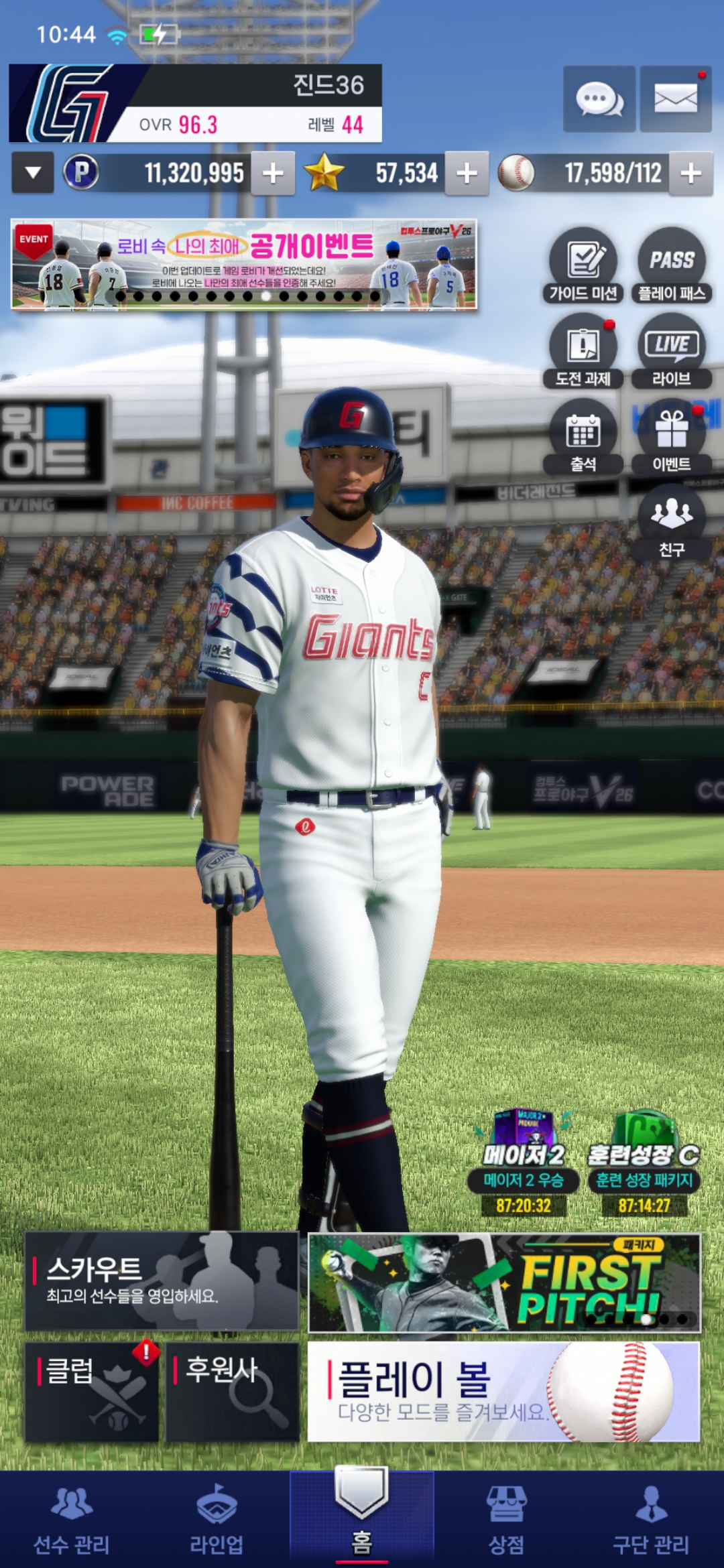The height and width of the screenshot is (1568, 724).
Task: Open the chat speech bubble icon
Action: click(599, 100)
